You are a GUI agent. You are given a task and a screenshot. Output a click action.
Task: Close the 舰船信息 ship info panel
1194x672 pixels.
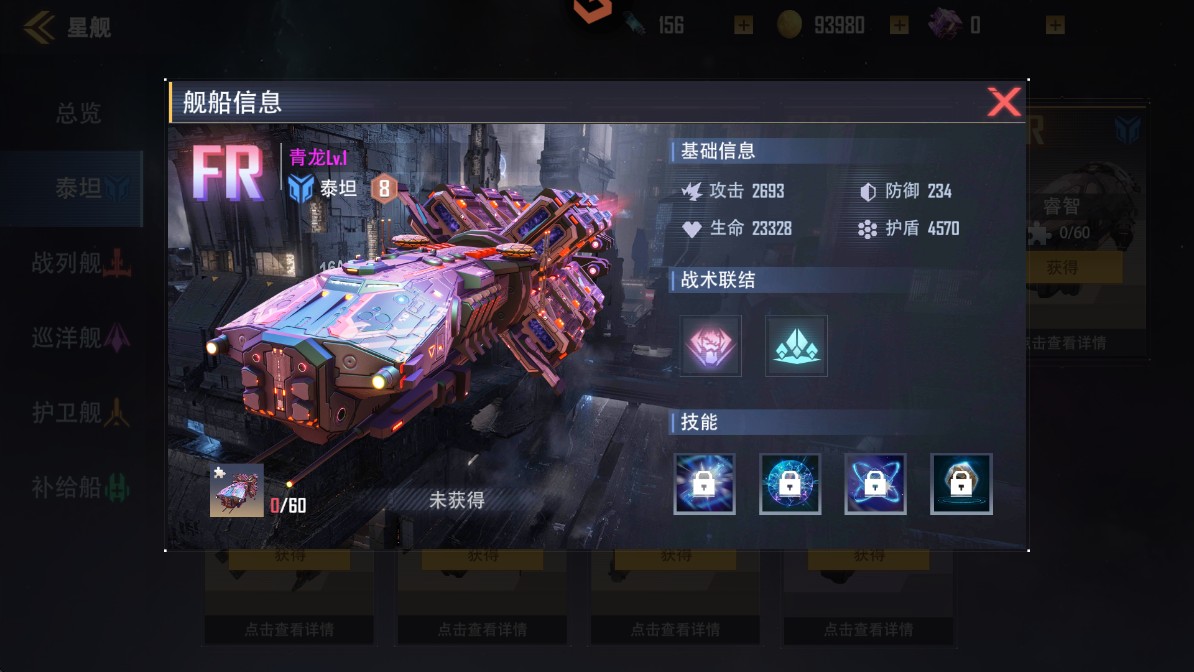click(x=1003, y=102)
